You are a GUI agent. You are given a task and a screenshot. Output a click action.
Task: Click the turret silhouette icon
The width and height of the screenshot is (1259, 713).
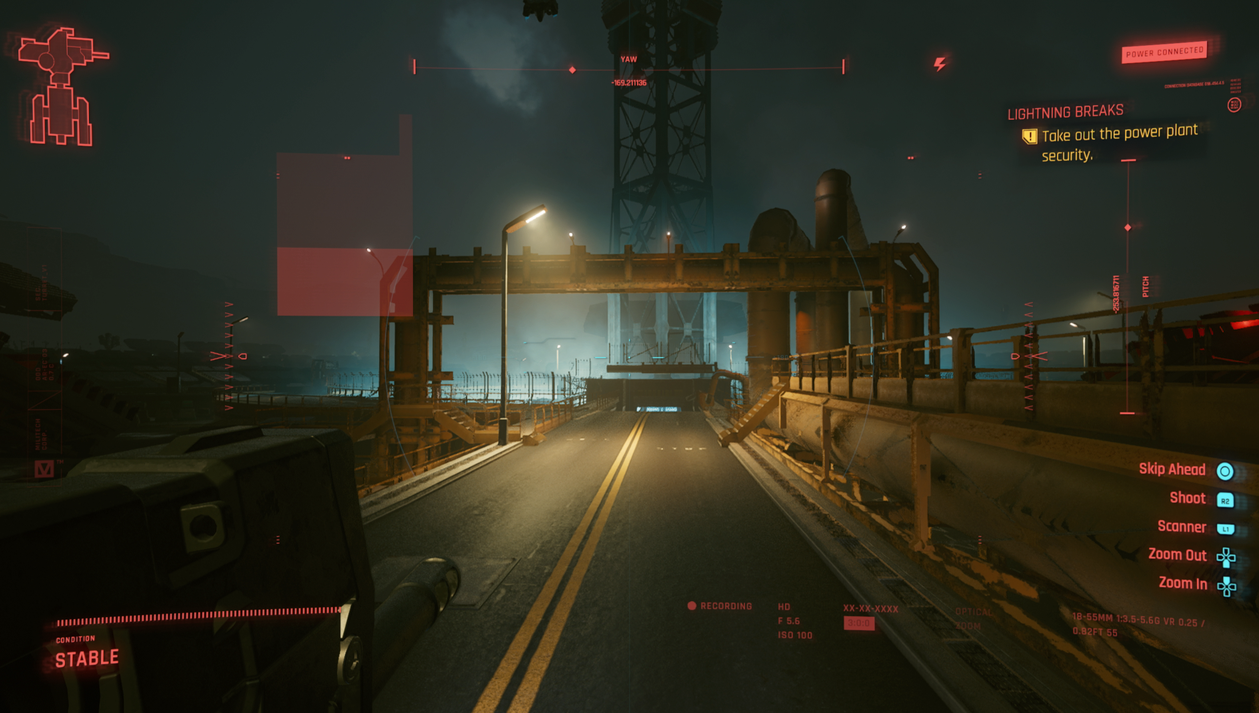tap(62, 86)
